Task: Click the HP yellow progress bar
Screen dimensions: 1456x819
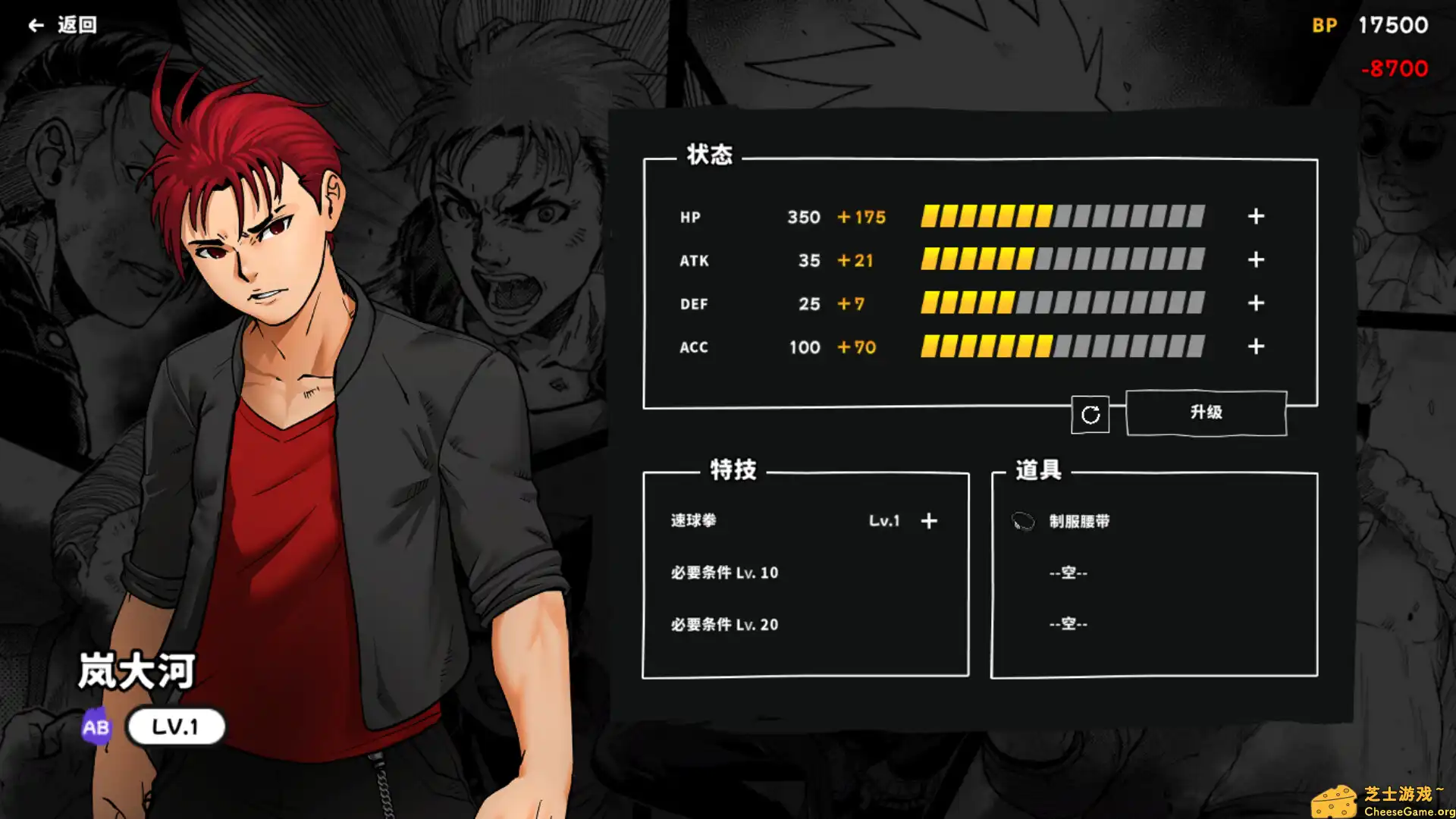Action: pos(986,217)
